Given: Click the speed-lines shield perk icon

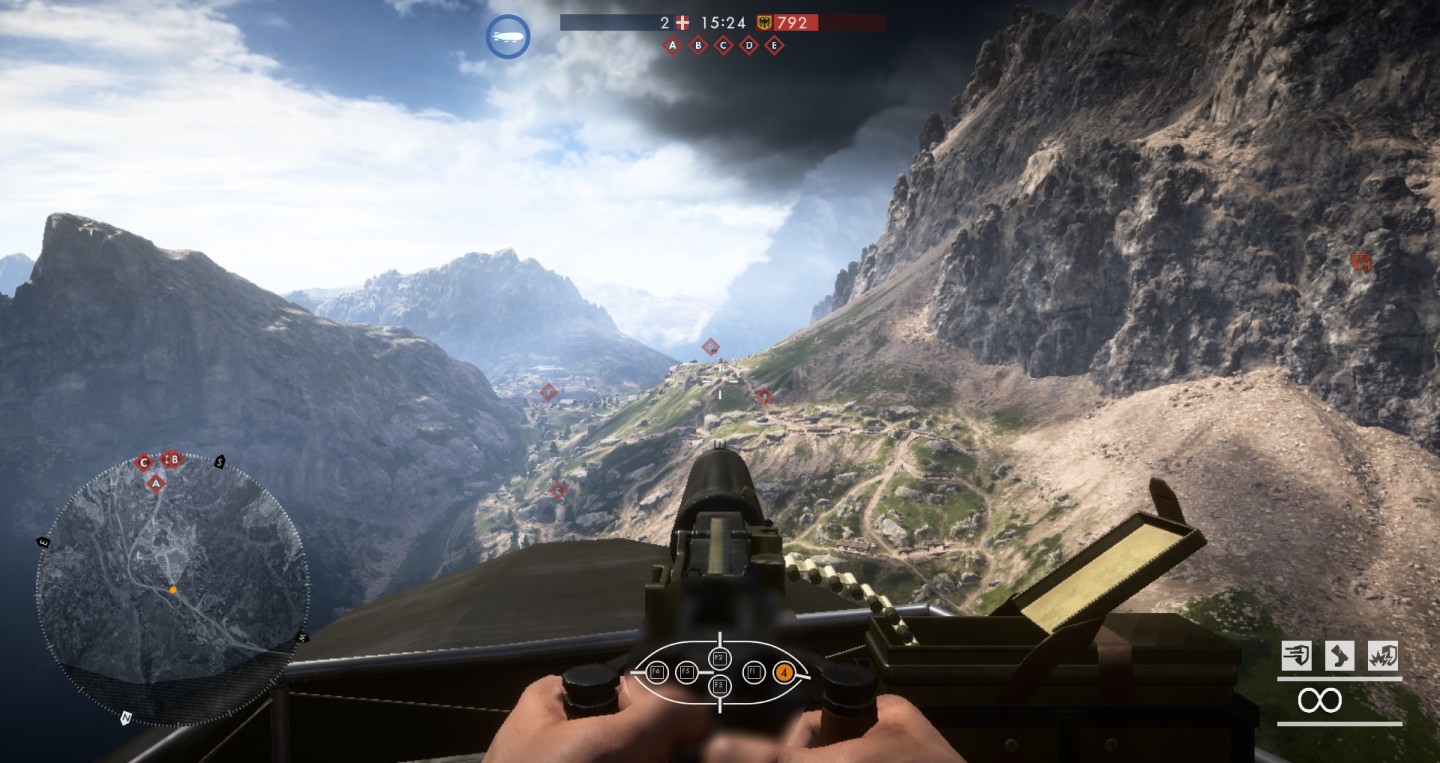Looking at the screenshot, I should coord(1296,656).
